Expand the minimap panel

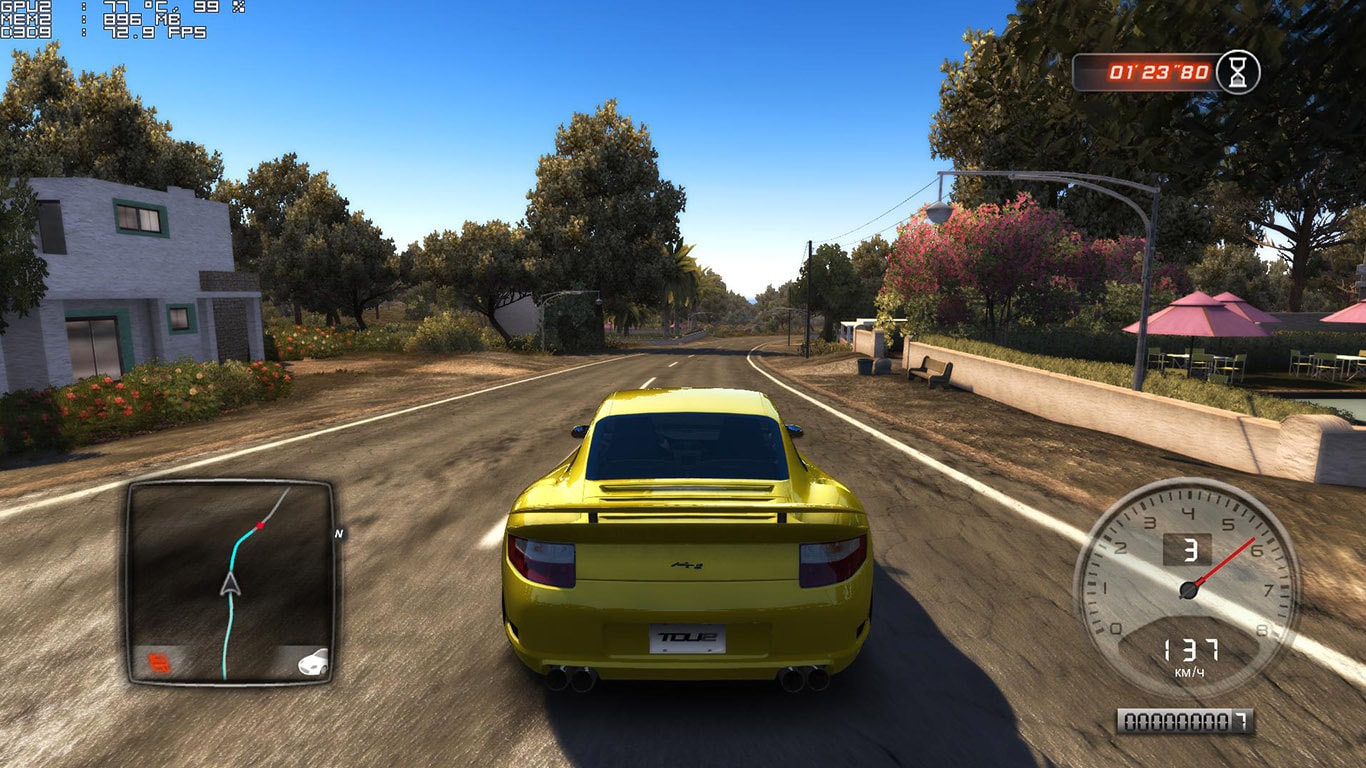(230, 585)
